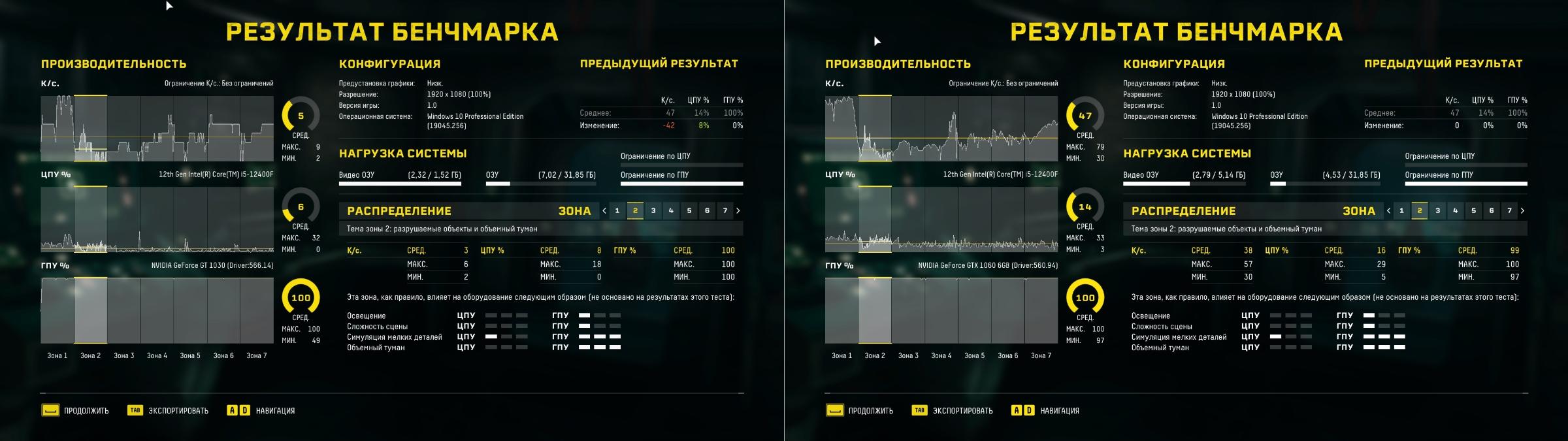
Task: Click next-zone arrow in the GT 1030 results
Action: (x=738, y=210)
